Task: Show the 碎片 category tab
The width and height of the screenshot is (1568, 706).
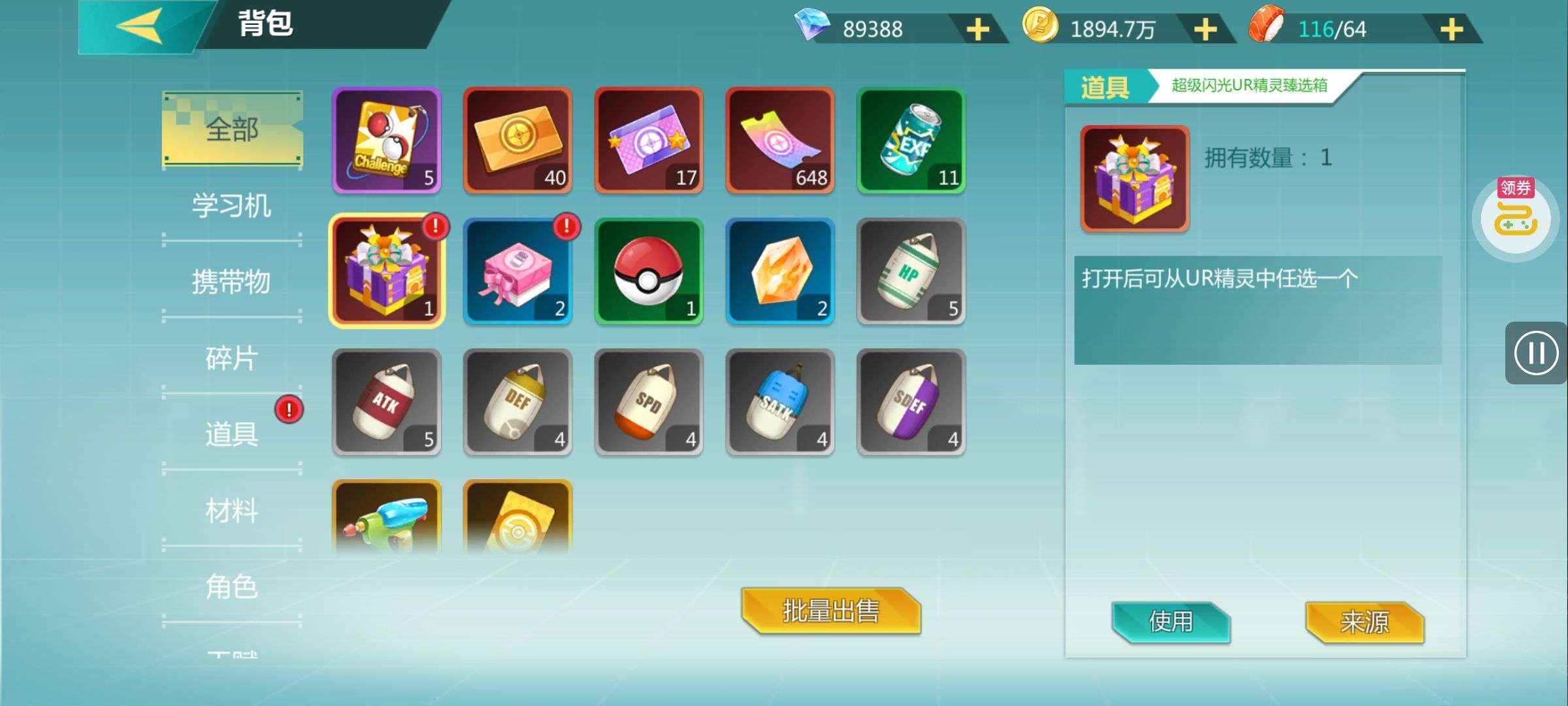Action: pyautogui.click(x=231, y=358)
